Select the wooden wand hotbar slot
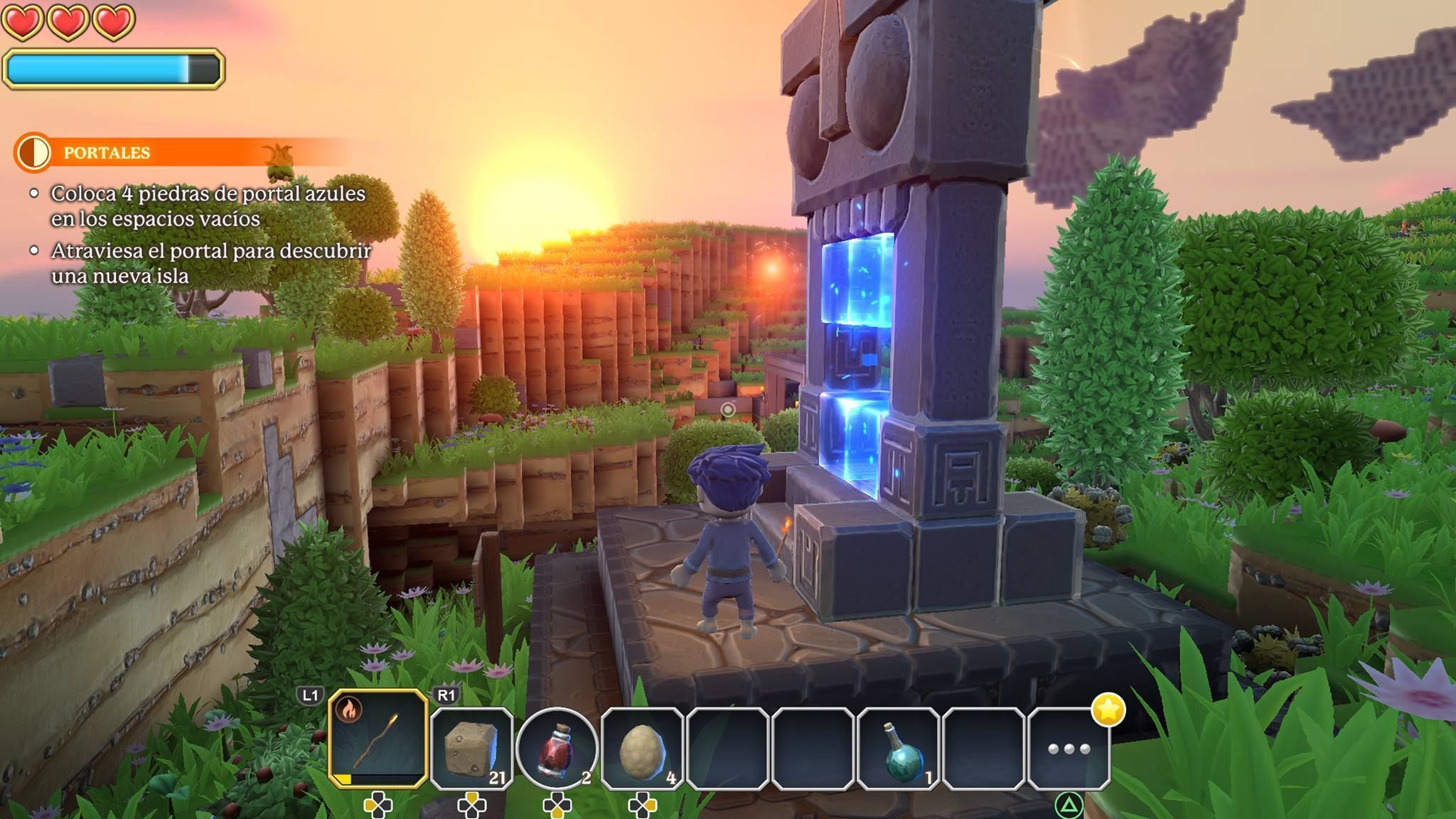Image resolution: width=1456 pixels, height=819 pixels. coord(378,739)
